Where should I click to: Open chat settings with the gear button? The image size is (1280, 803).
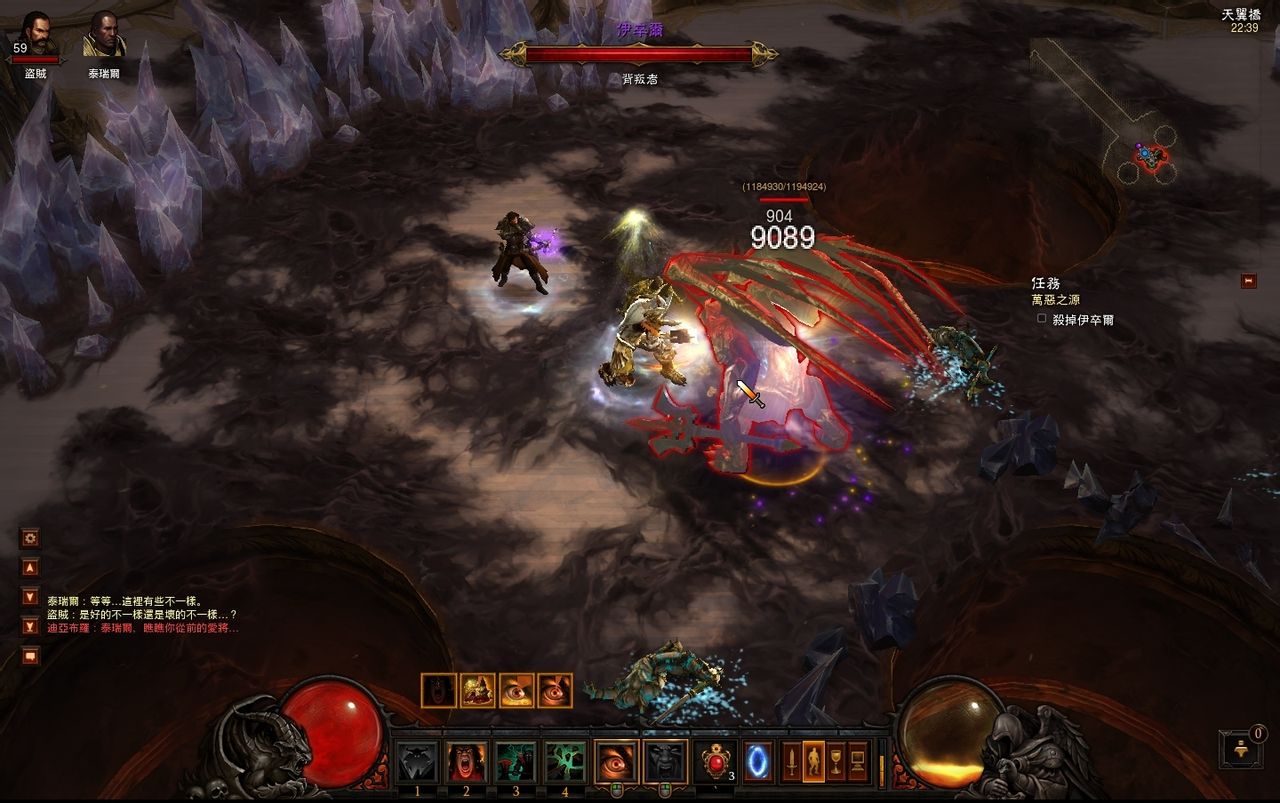pyautogui.click(x=31, y=538)
